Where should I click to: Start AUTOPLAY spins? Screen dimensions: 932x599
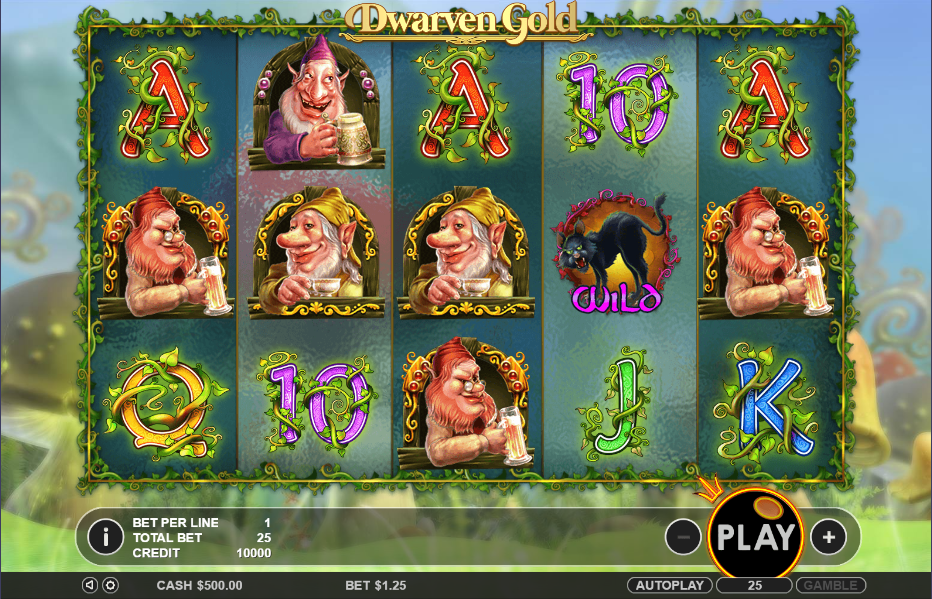669,585
